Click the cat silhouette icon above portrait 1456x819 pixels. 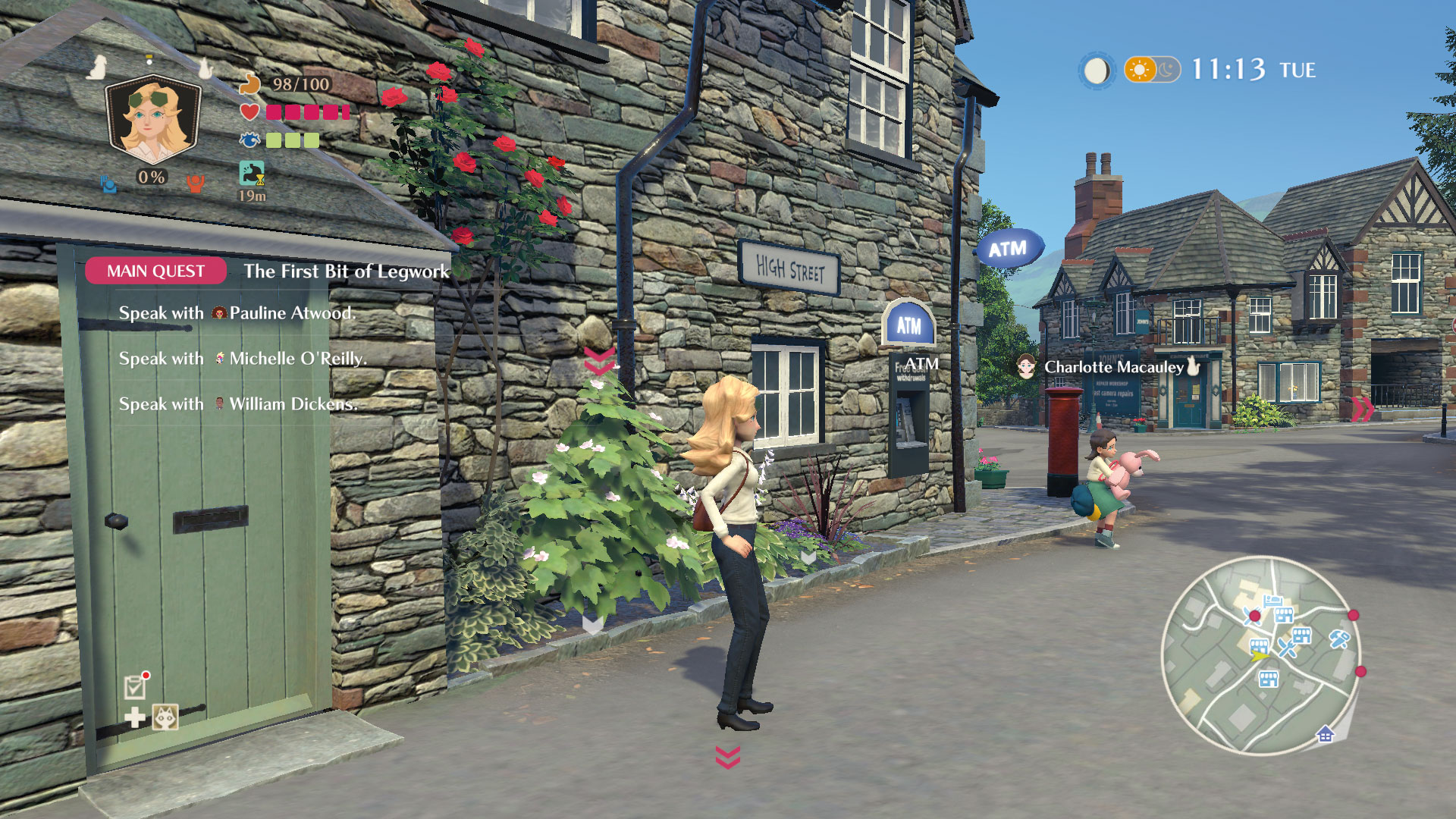pos(205,68)
